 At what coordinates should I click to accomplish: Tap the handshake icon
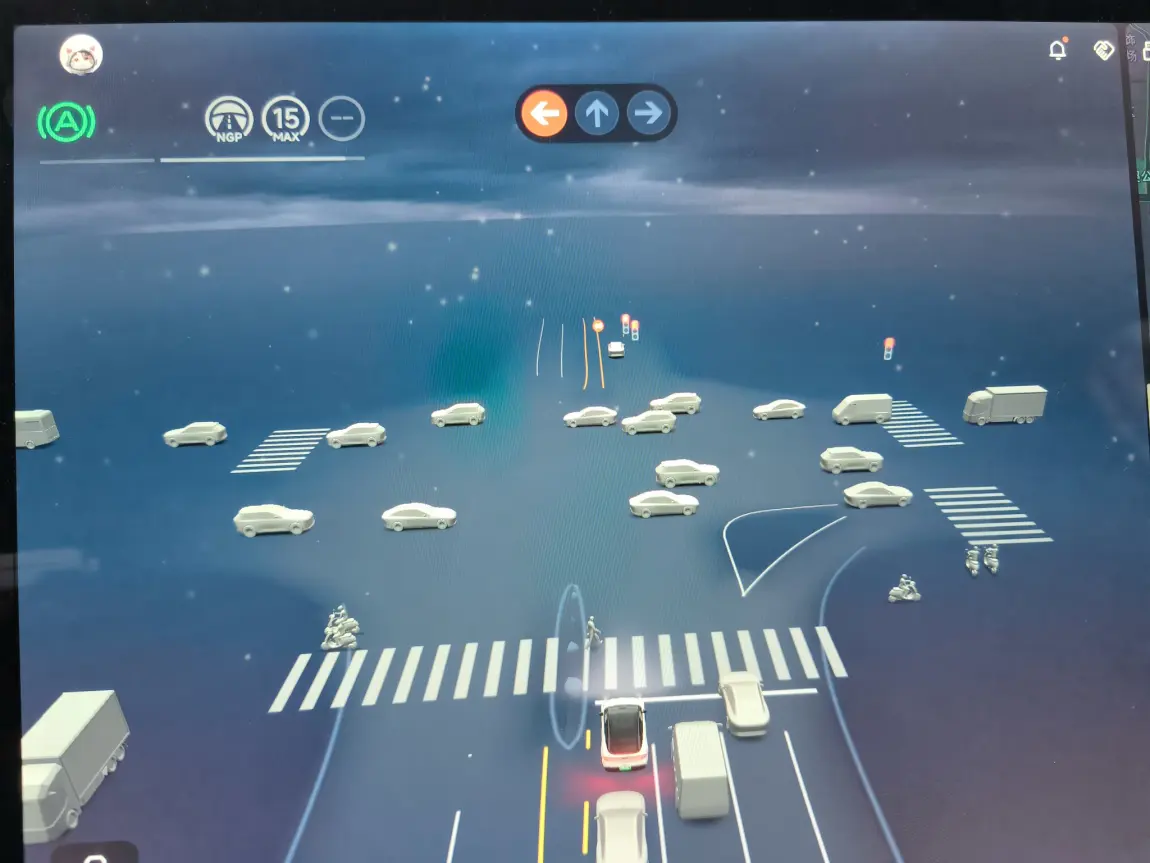pos(1104,50)
